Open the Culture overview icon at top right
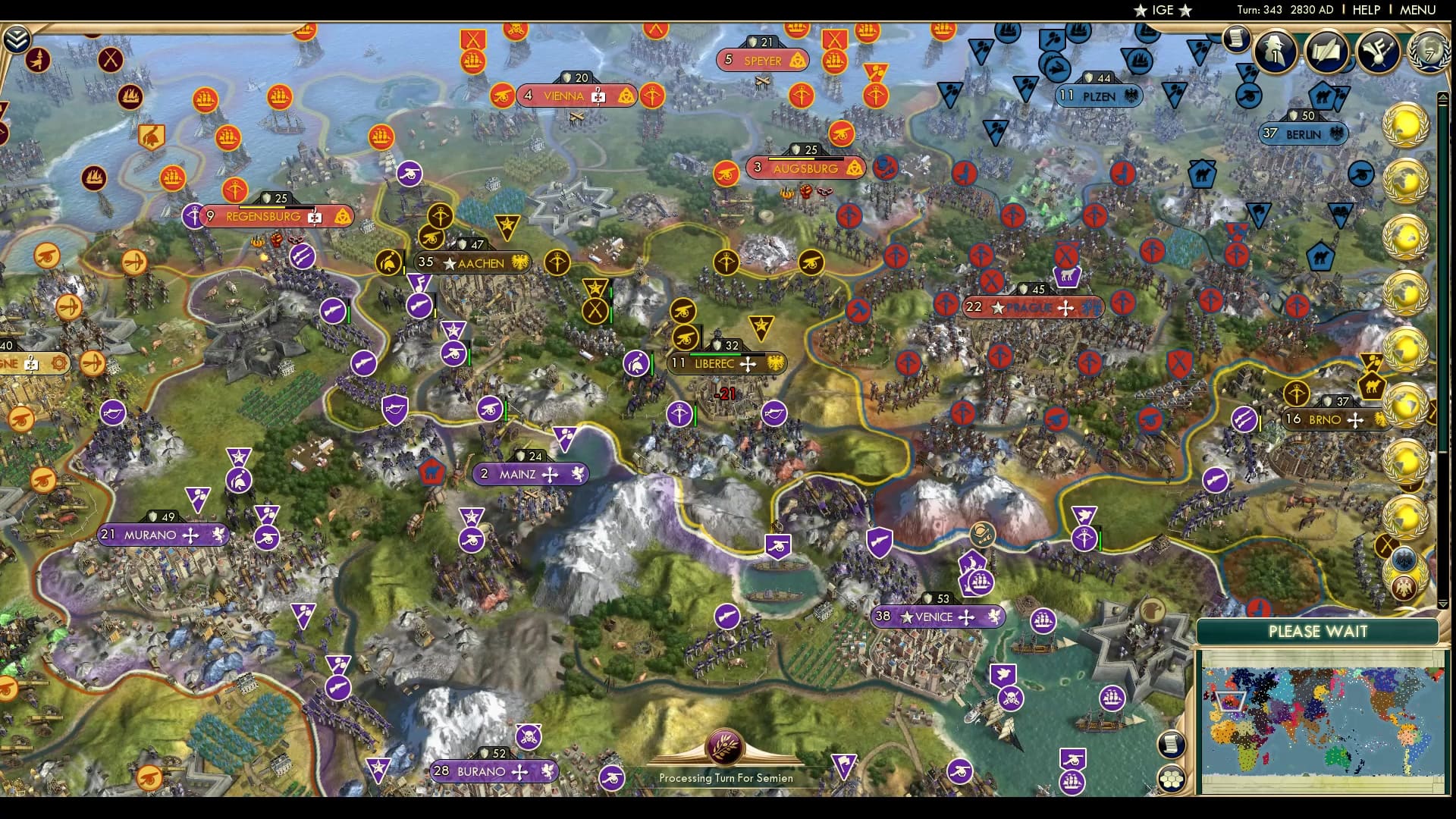This screenshot has width=1456, height=819. point(1379,53)
